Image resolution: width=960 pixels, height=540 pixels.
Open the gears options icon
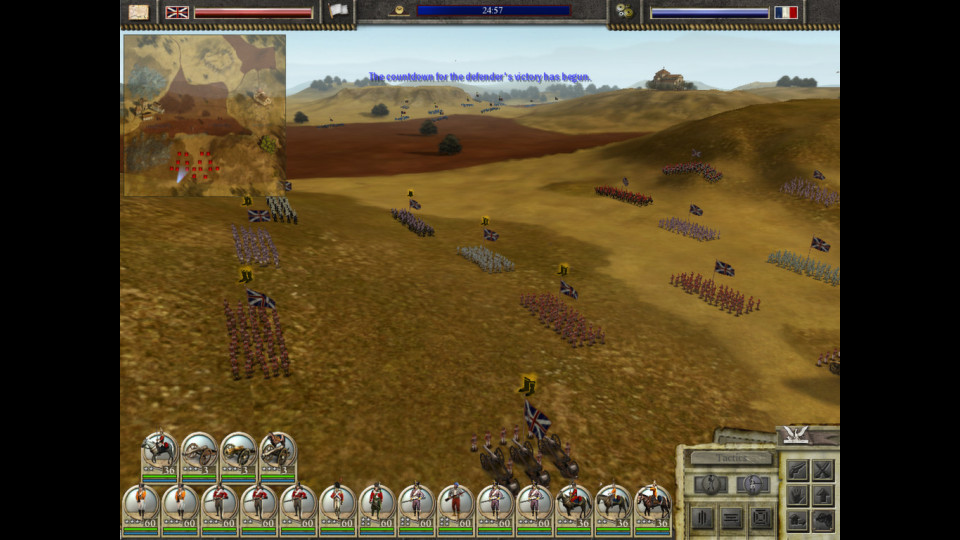pyautogui.click(x=625, y=11)
